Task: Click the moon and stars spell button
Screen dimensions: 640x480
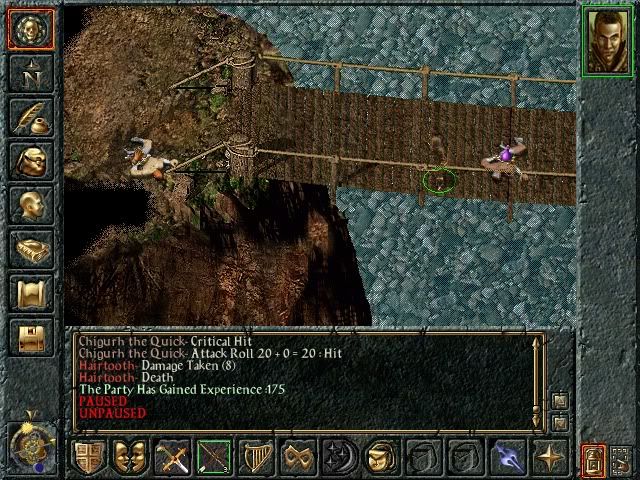Action: [x=339, y=457]
